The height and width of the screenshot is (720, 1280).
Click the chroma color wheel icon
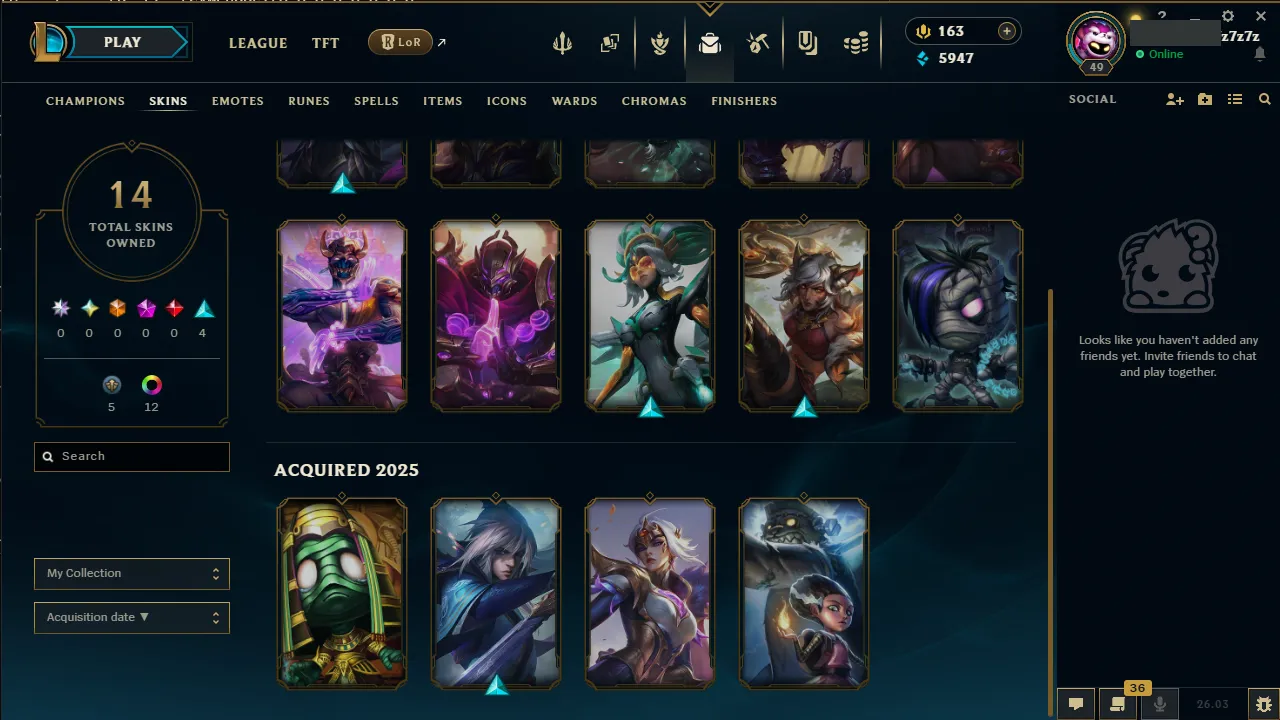click(151, 384)
